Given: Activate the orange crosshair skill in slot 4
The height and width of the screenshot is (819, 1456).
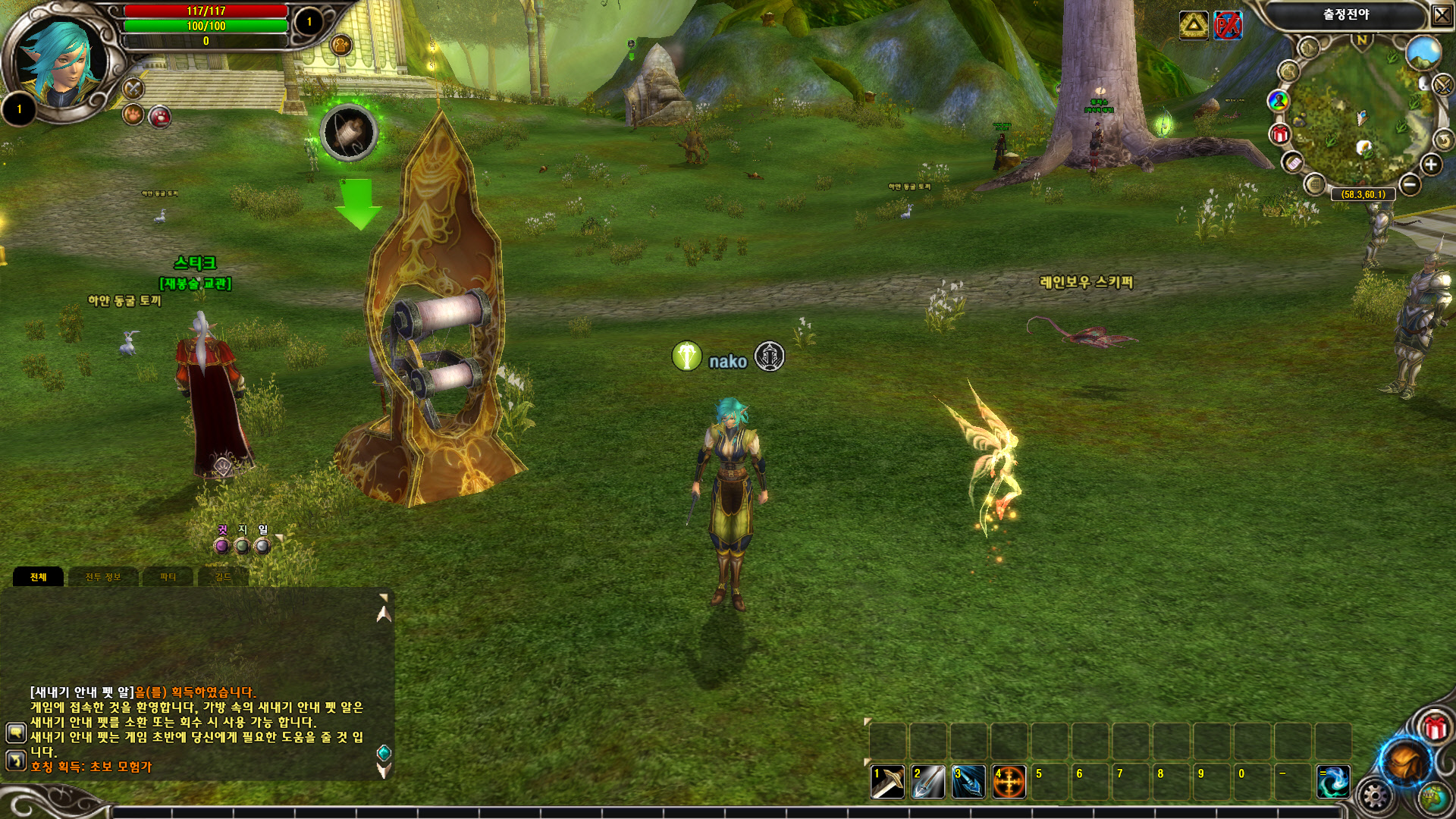Looking at the screenshot, I should click(1009, 782).
